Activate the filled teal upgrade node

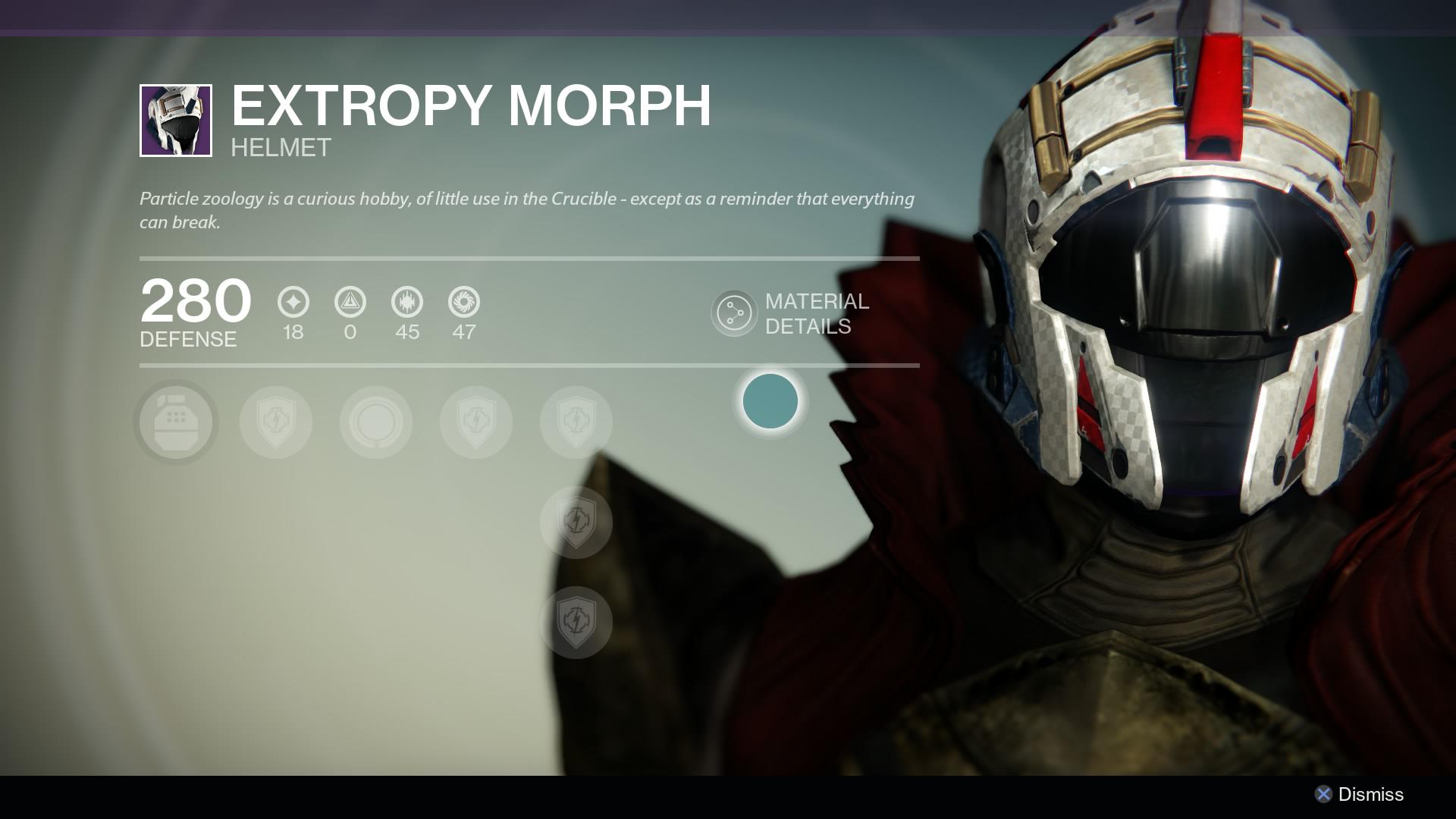(x=770, y=403)
